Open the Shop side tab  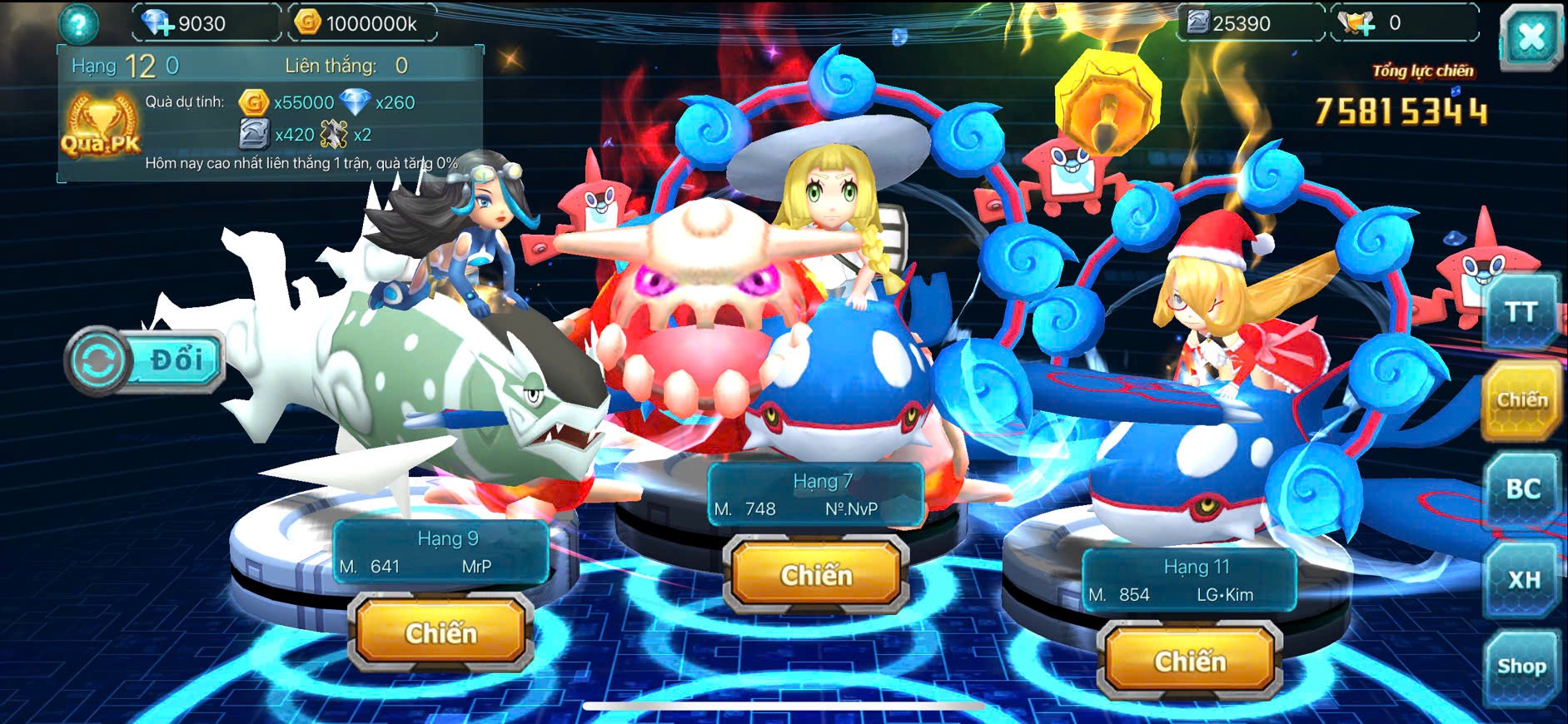click(x=1521, y=667)
